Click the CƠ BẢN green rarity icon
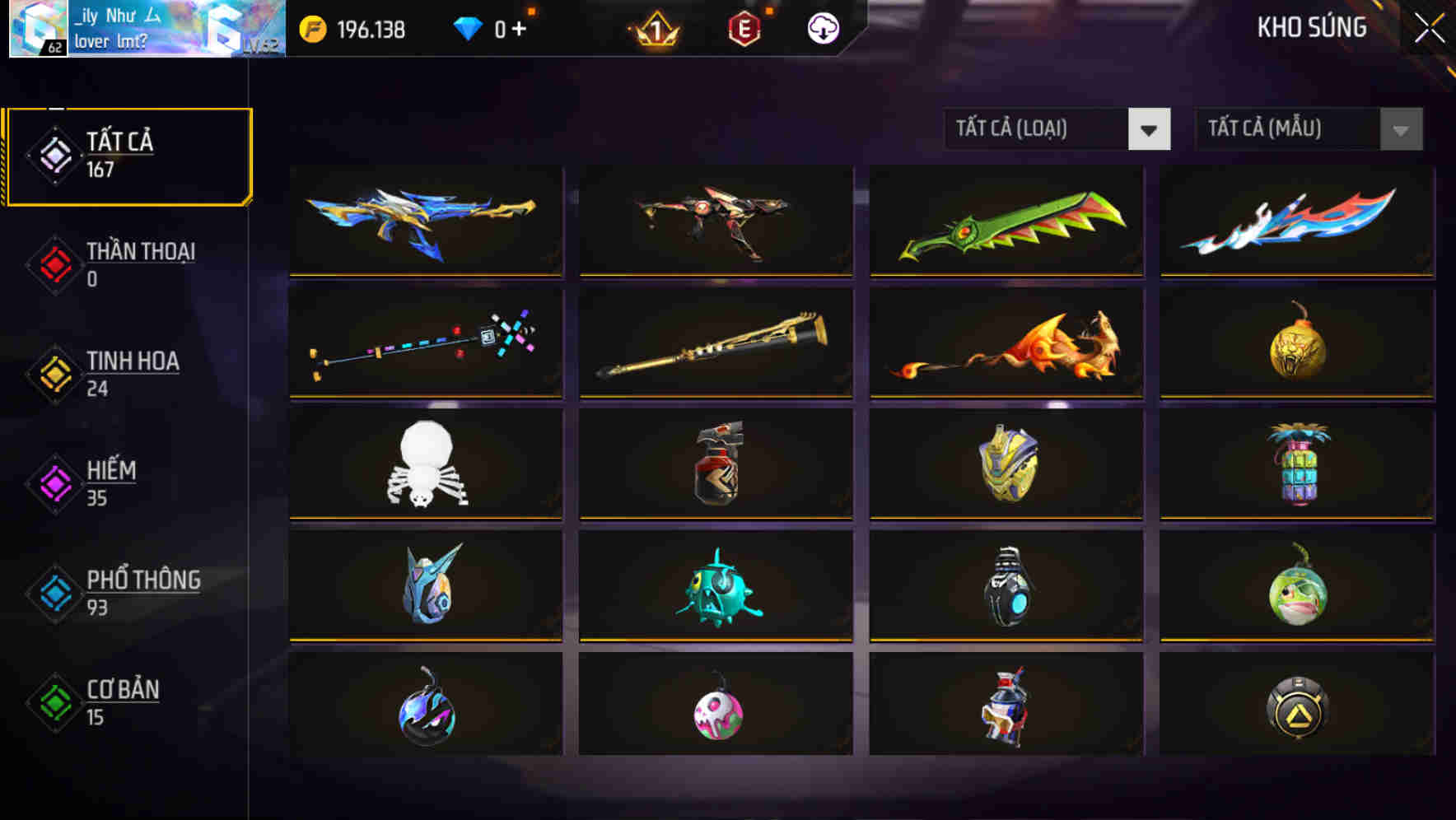The height and width of the screenshot is (820, 1456). 53,703
